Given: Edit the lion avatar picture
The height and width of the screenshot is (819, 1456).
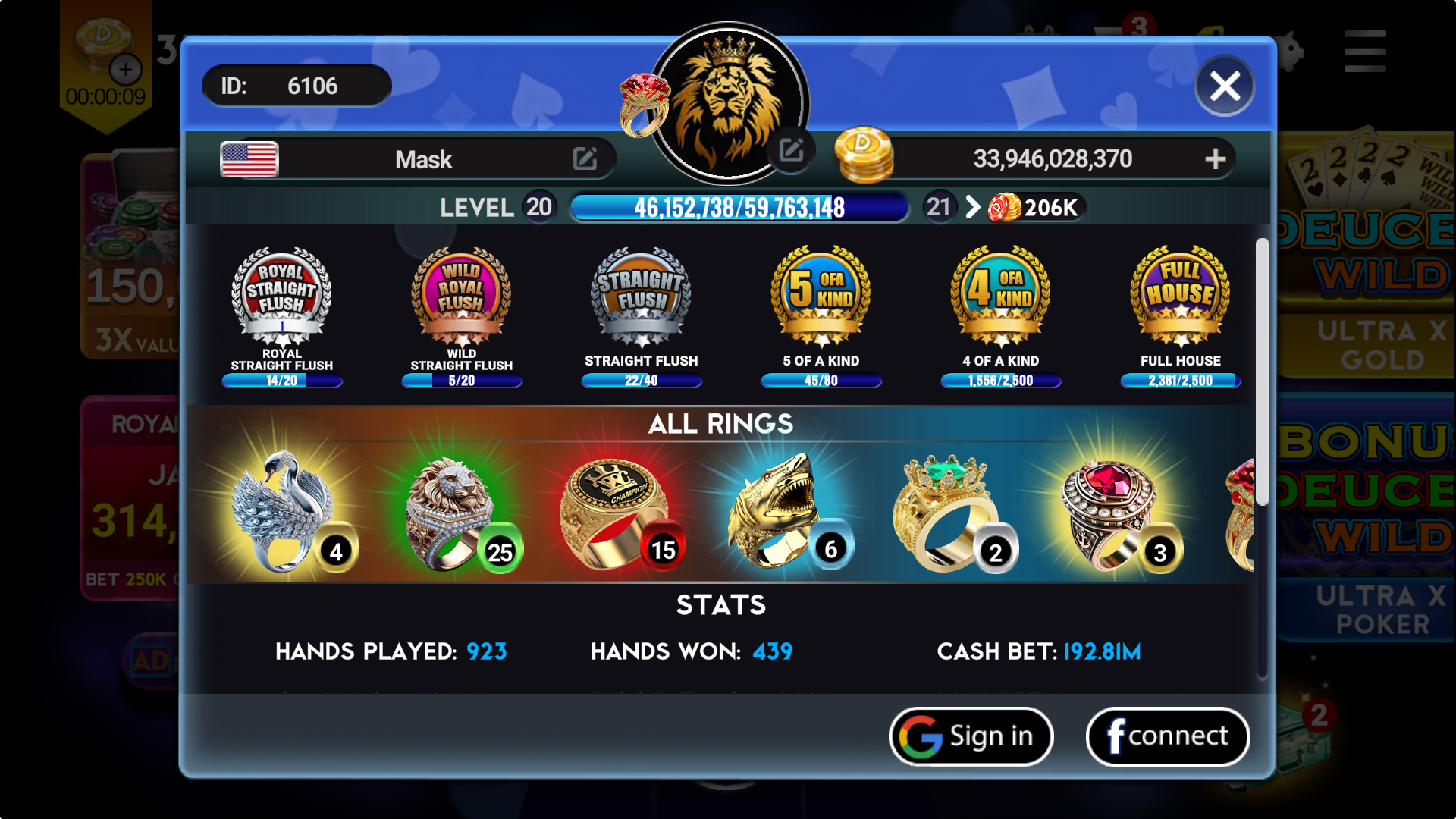Looking at the screenshot, I should coord(791,150).
